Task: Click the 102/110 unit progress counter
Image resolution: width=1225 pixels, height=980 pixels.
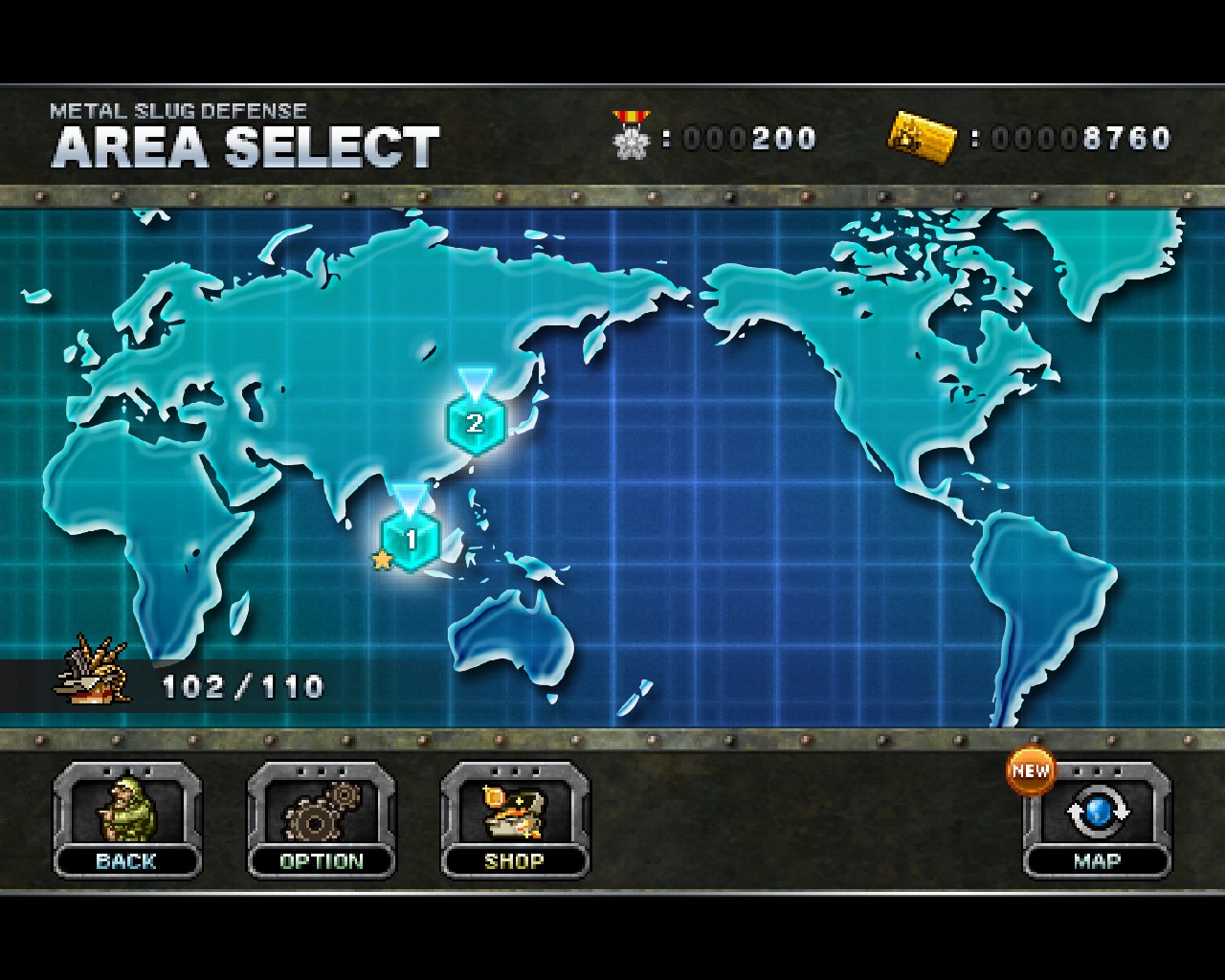Action: tap(242, 685)
